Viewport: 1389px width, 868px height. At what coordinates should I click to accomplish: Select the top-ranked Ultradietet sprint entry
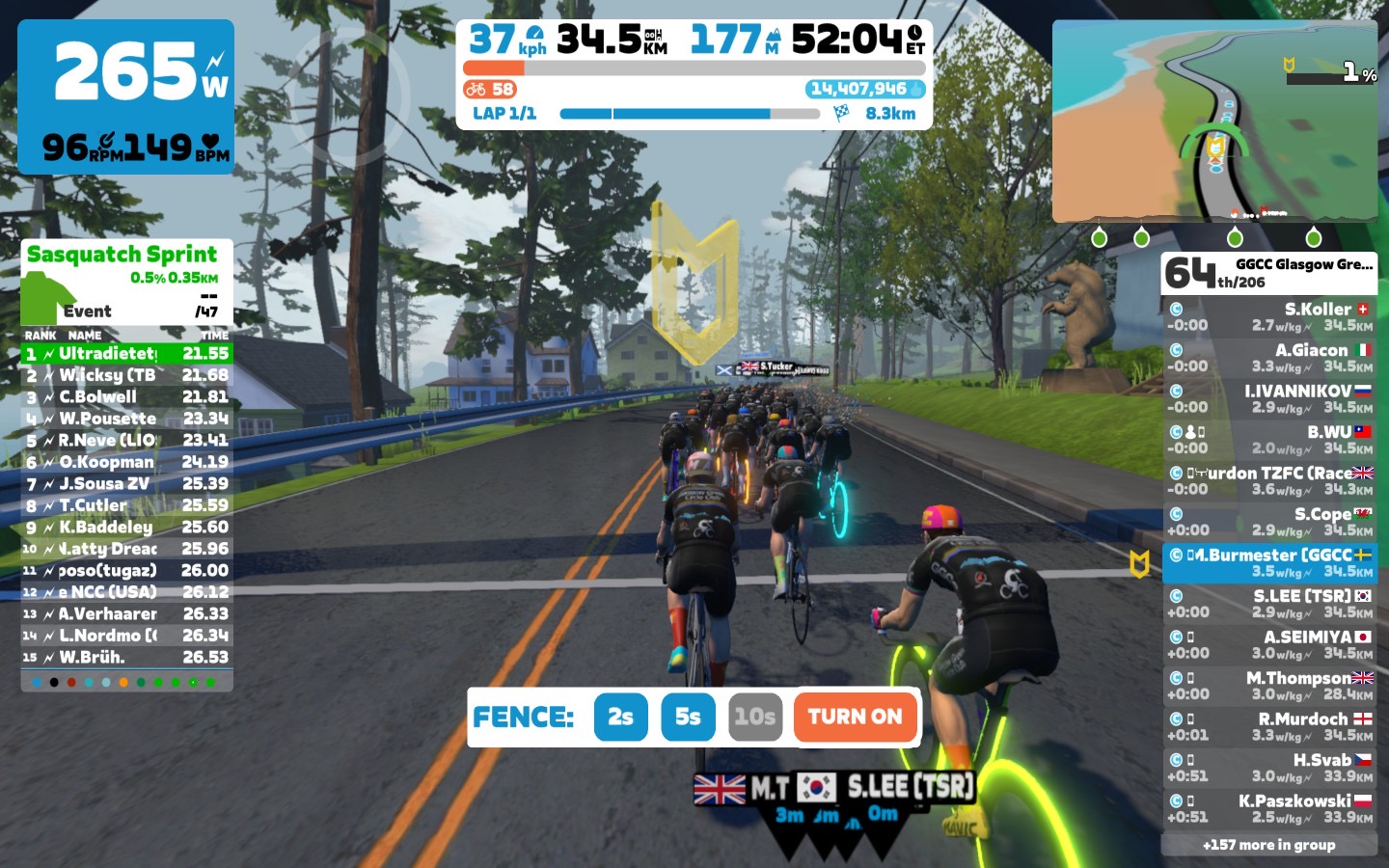click(126, 354)
